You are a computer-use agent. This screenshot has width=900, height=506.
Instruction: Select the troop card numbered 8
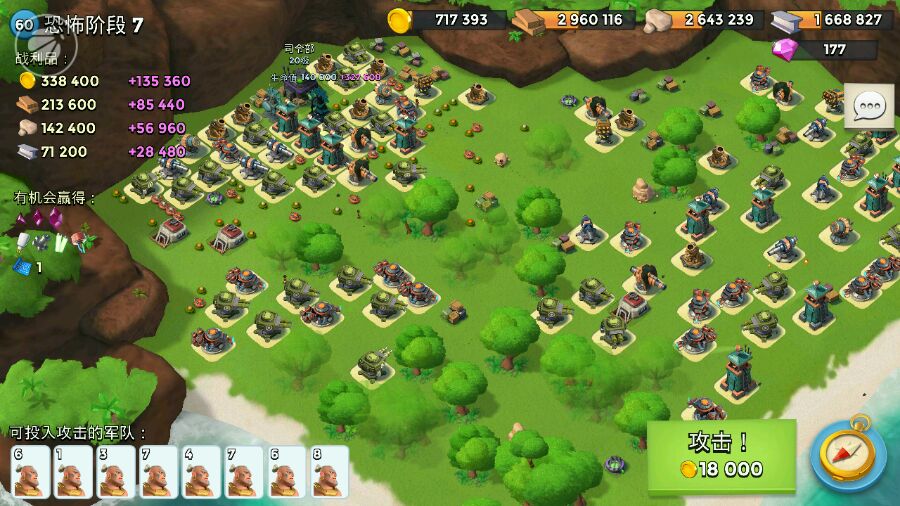[330, 472]
